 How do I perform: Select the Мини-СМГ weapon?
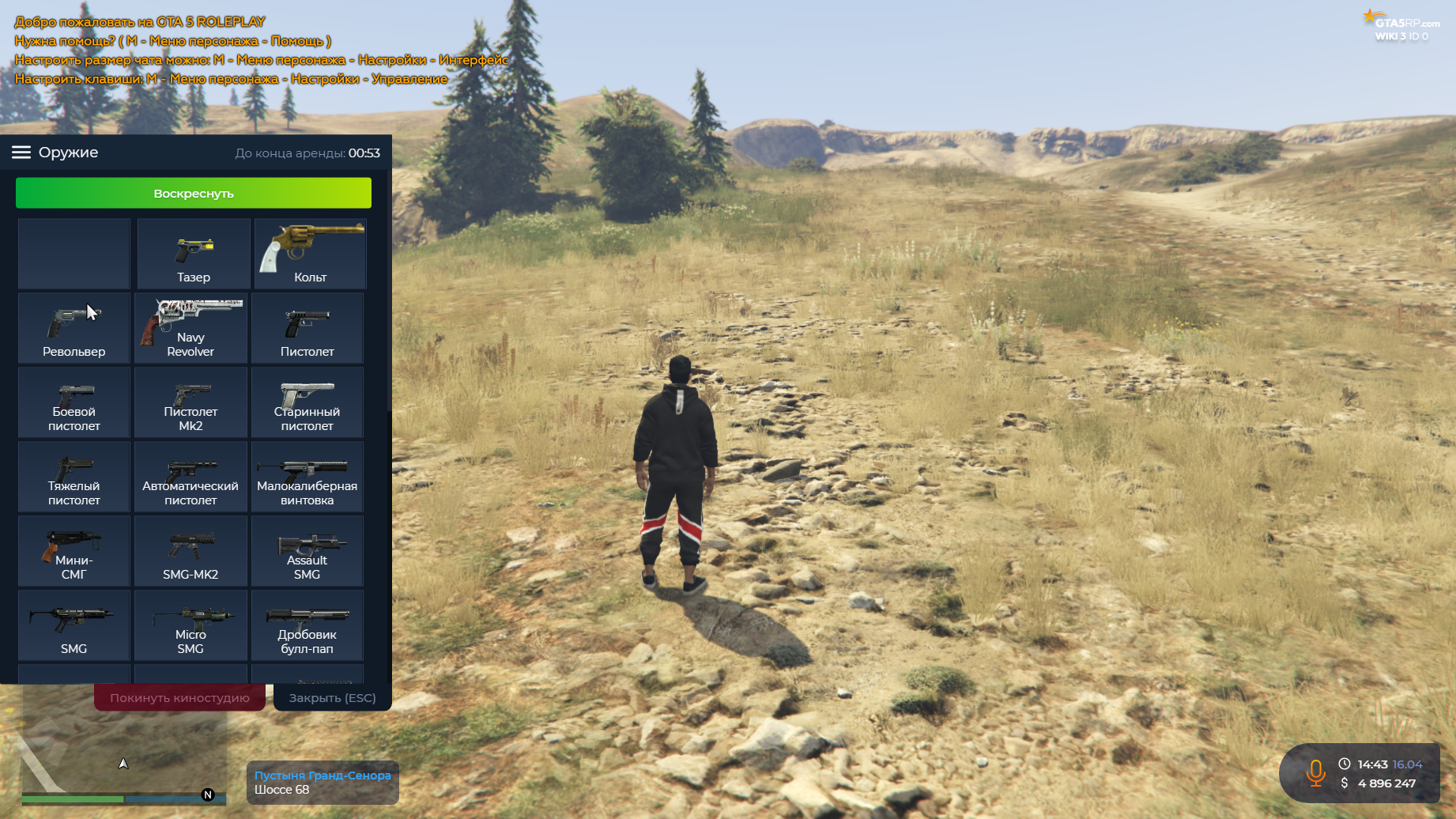pos(74,552)
